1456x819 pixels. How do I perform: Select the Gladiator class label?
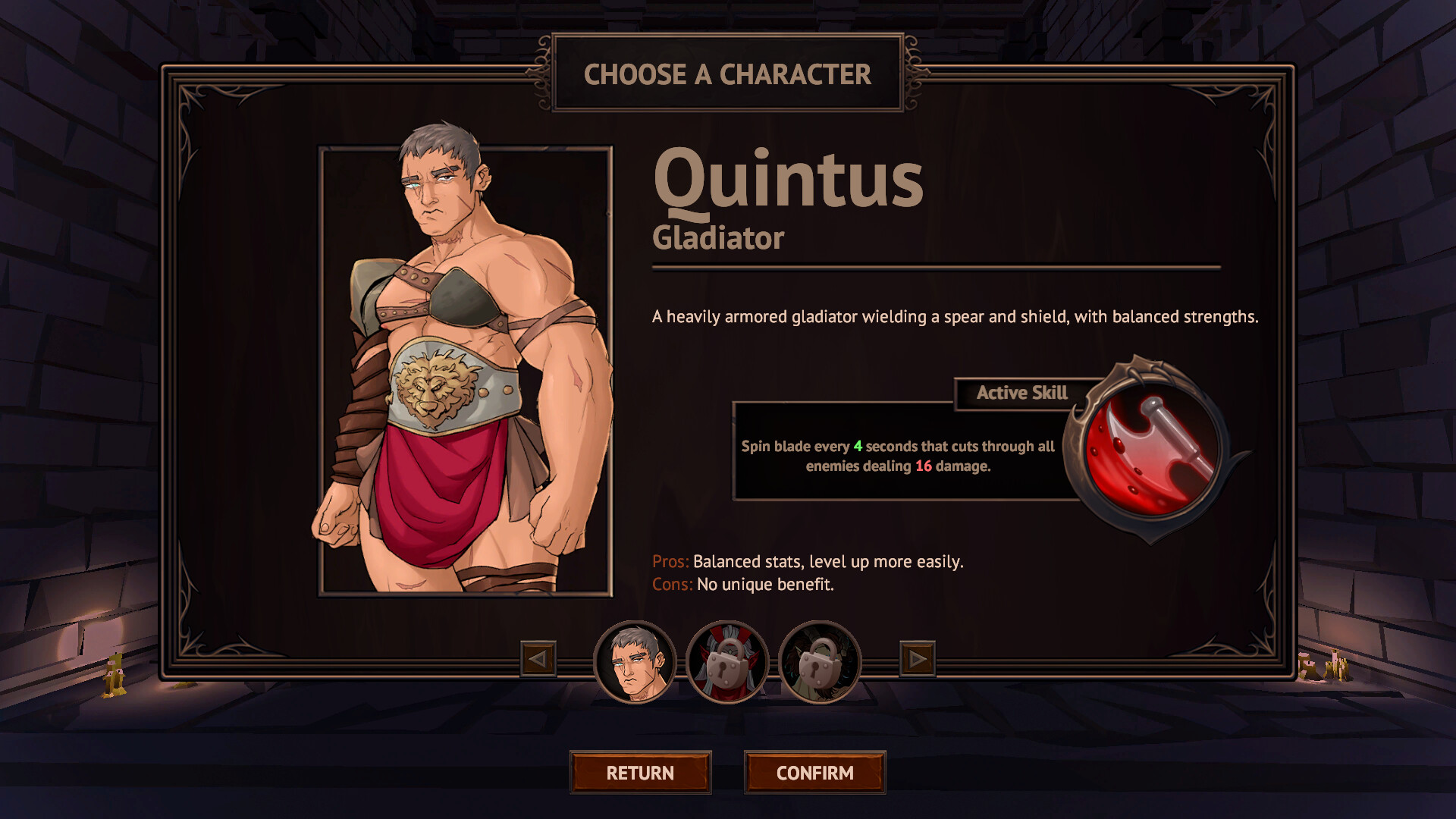(x=717, y=239)
